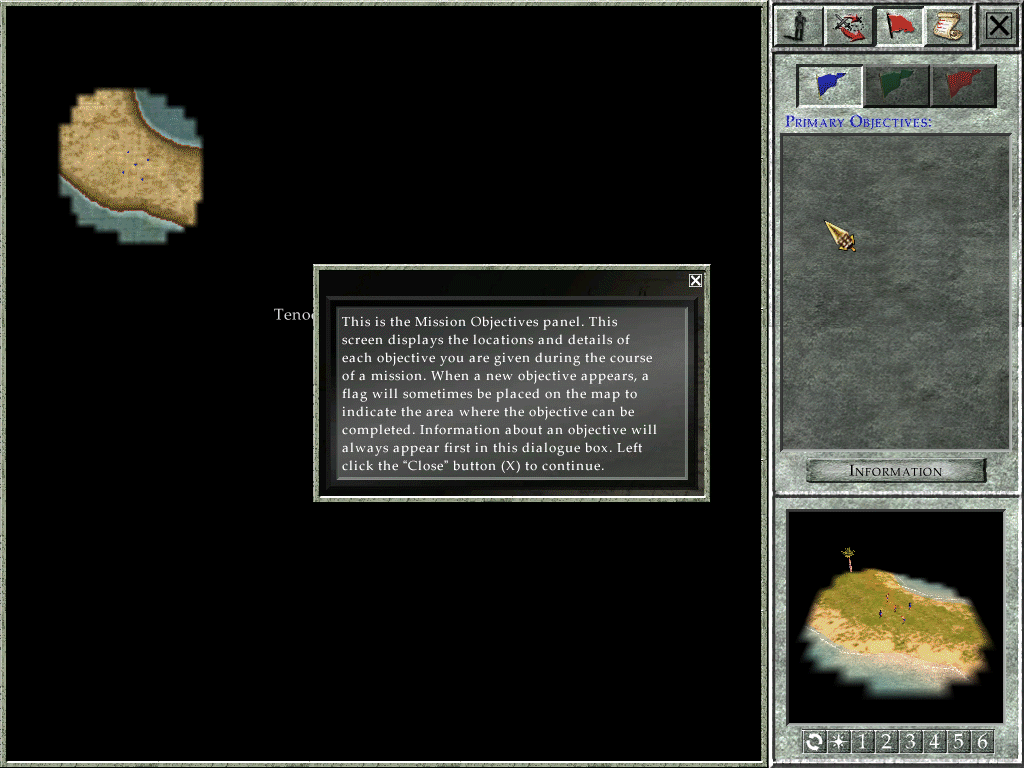This screenshot has height=768, width=1024.
Task: Click the star button below the minimap
Action: tap(838, 742)
